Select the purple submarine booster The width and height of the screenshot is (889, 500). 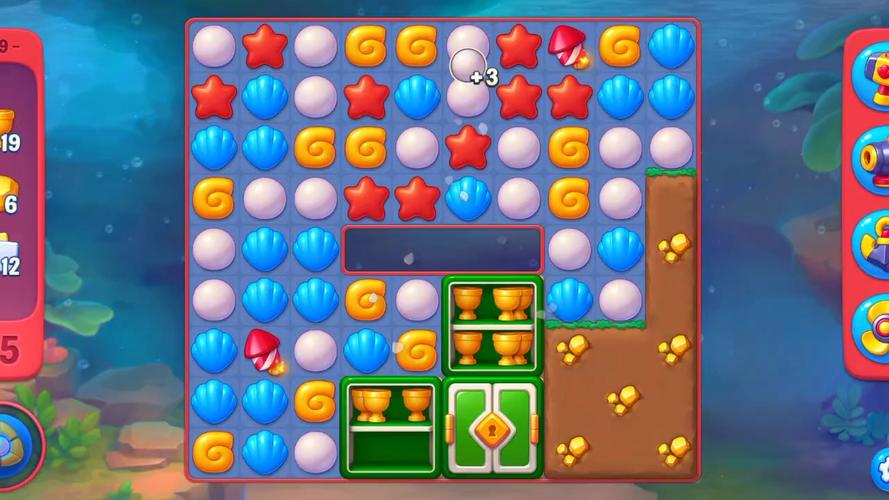(x=872, y=243)
